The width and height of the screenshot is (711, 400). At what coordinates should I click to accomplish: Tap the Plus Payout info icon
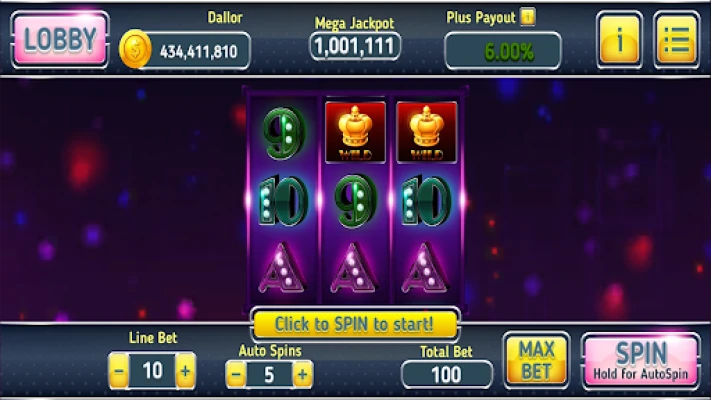coord(527,17)
